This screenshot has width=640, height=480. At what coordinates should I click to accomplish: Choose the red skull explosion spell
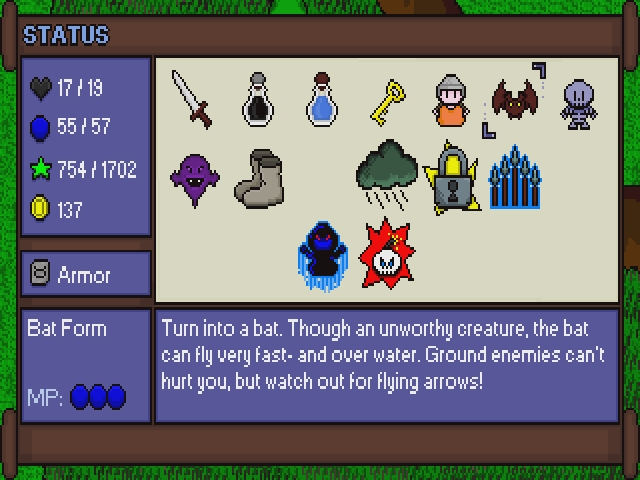[387, 250]
